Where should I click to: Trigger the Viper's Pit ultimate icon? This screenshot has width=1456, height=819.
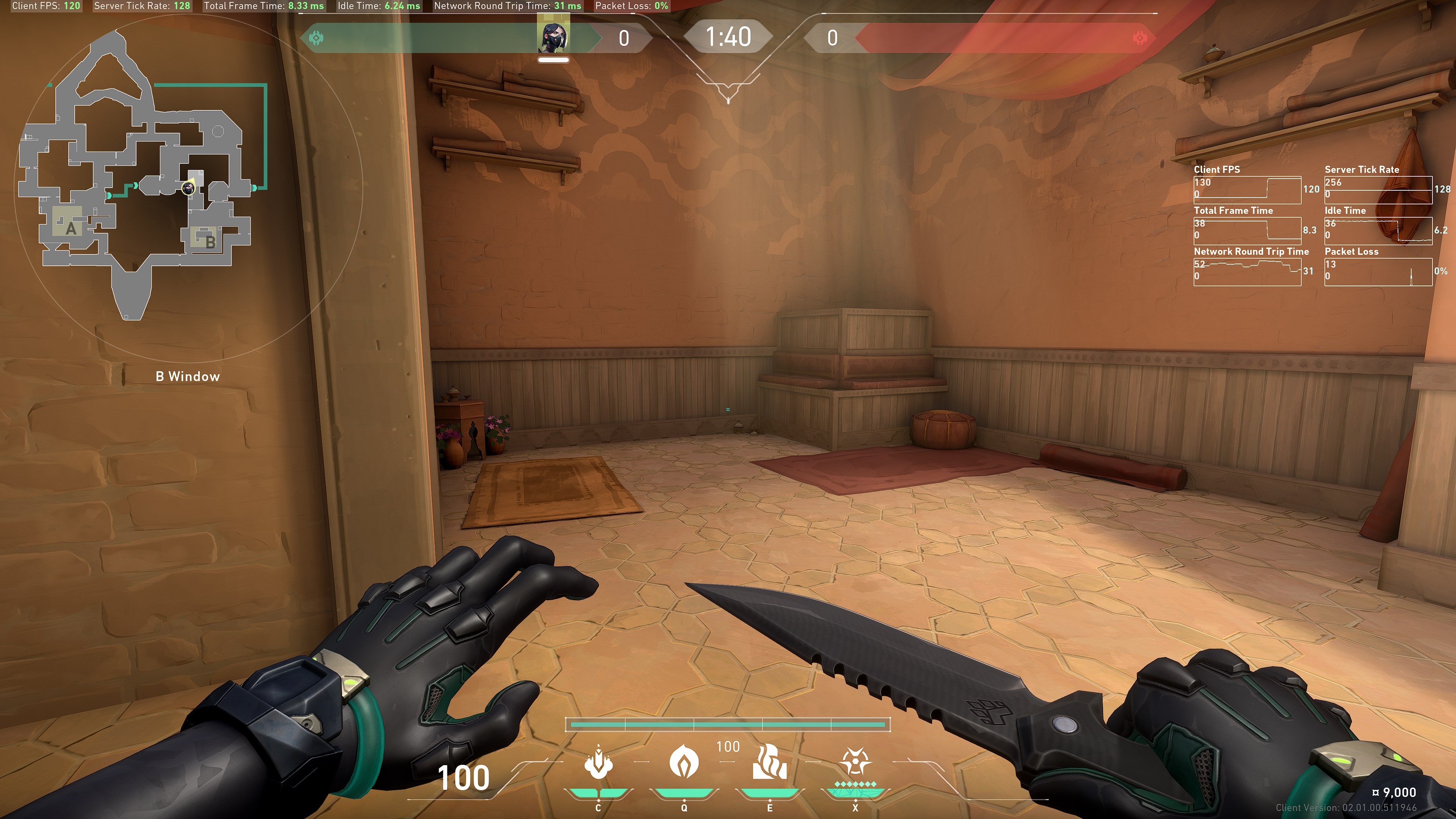855,763
